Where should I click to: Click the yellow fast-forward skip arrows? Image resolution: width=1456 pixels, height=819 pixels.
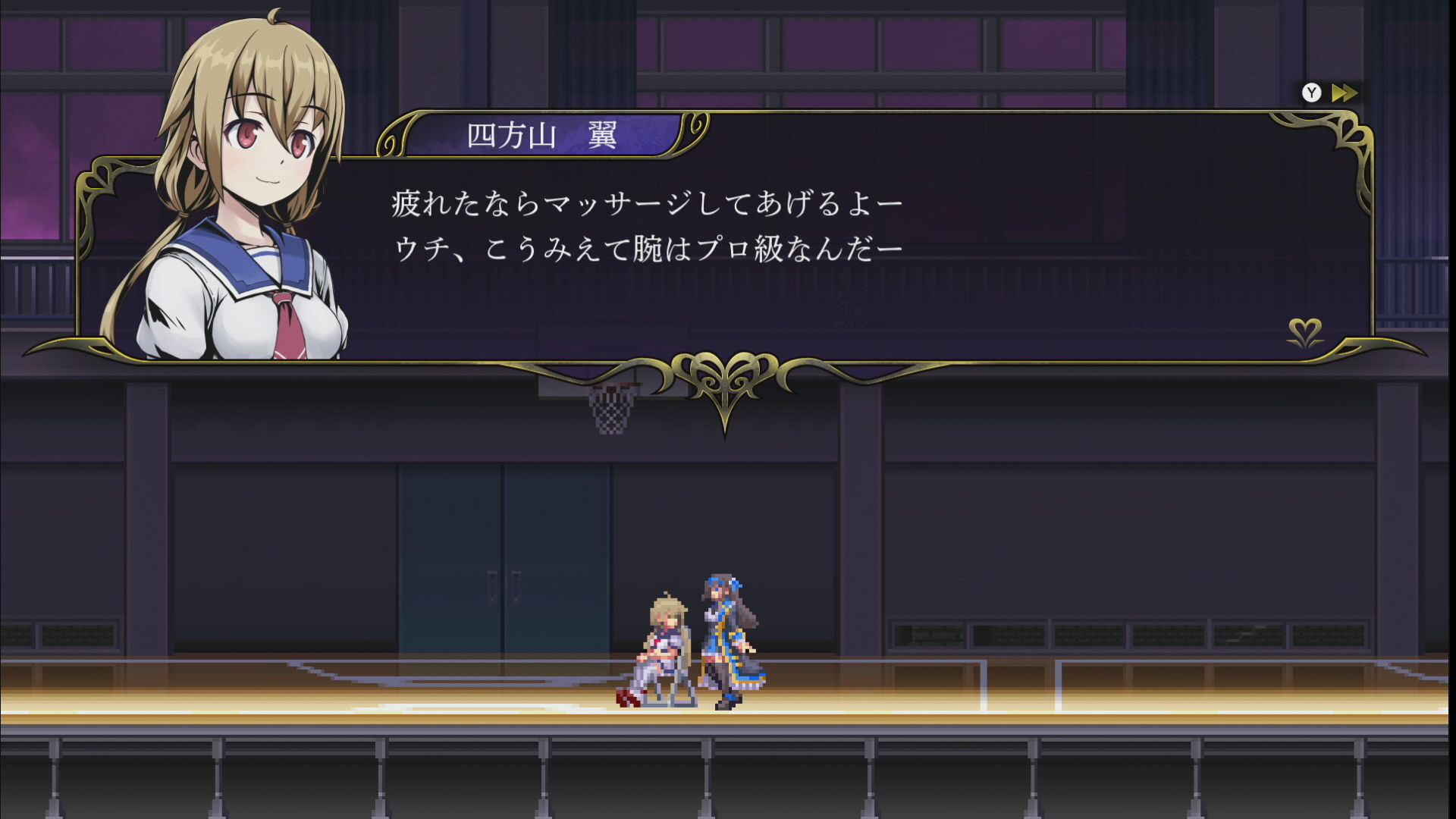1345,93
